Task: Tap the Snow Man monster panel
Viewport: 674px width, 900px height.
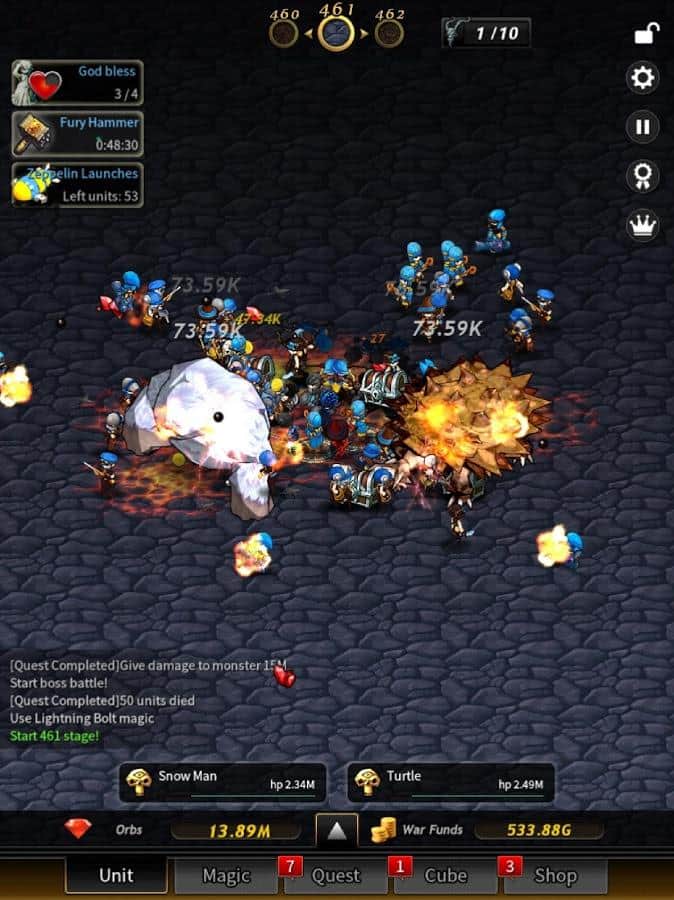Action: coord(222,783)
